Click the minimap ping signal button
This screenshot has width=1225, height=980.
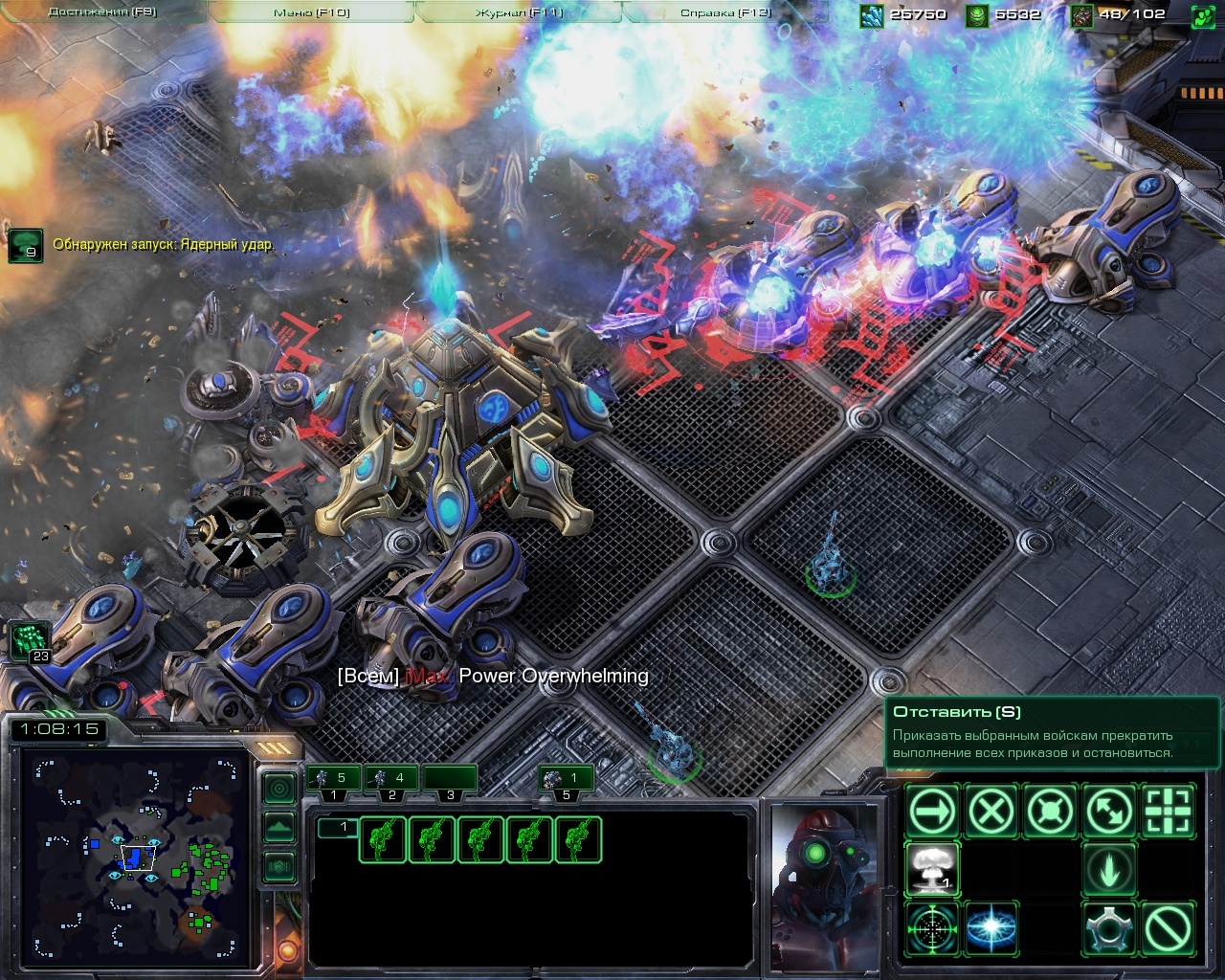278,788
